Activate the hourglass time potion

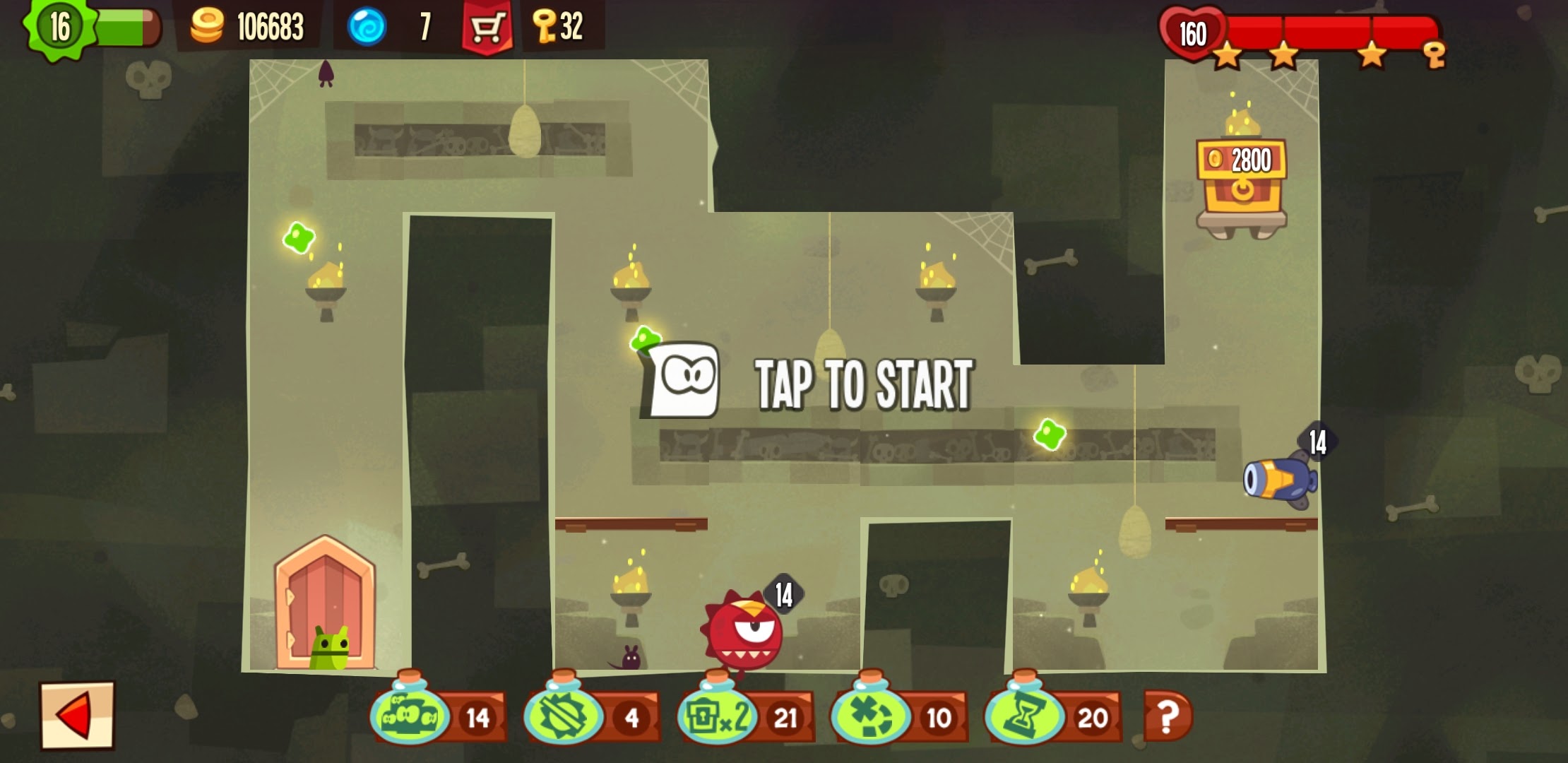pos(1025,715)
